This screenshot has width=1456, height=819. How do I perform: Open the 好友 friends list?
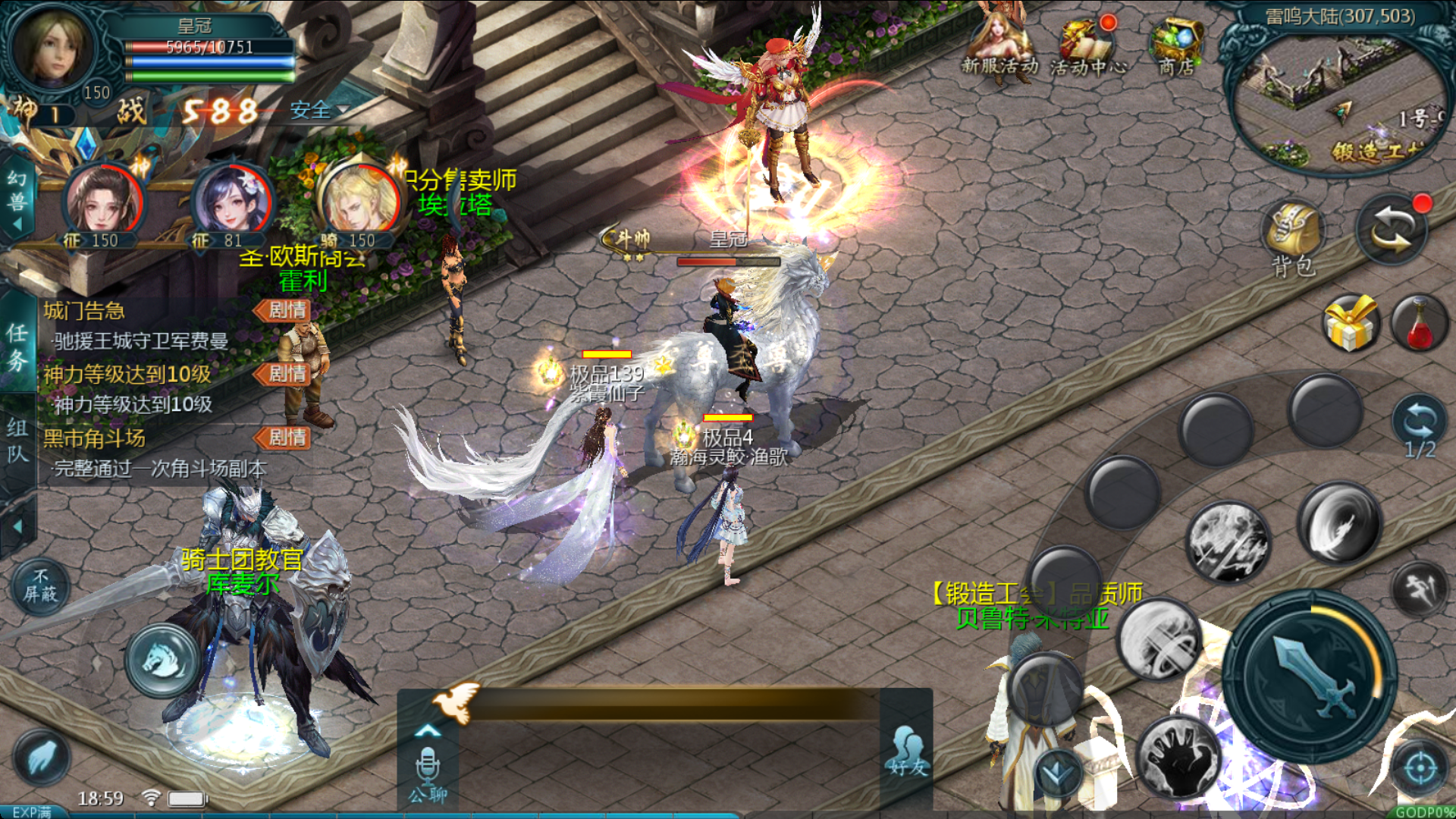908,752
